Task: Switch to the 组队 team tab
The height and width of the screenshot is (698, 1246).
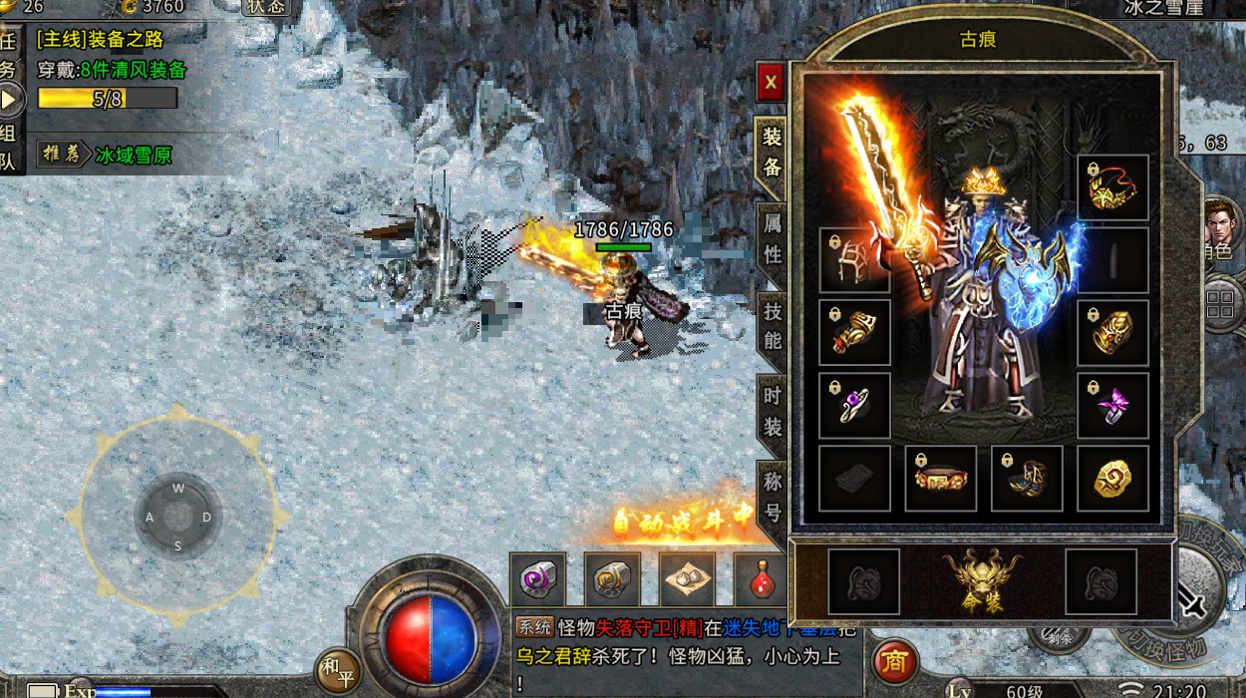Action: (x=9, y=146)
